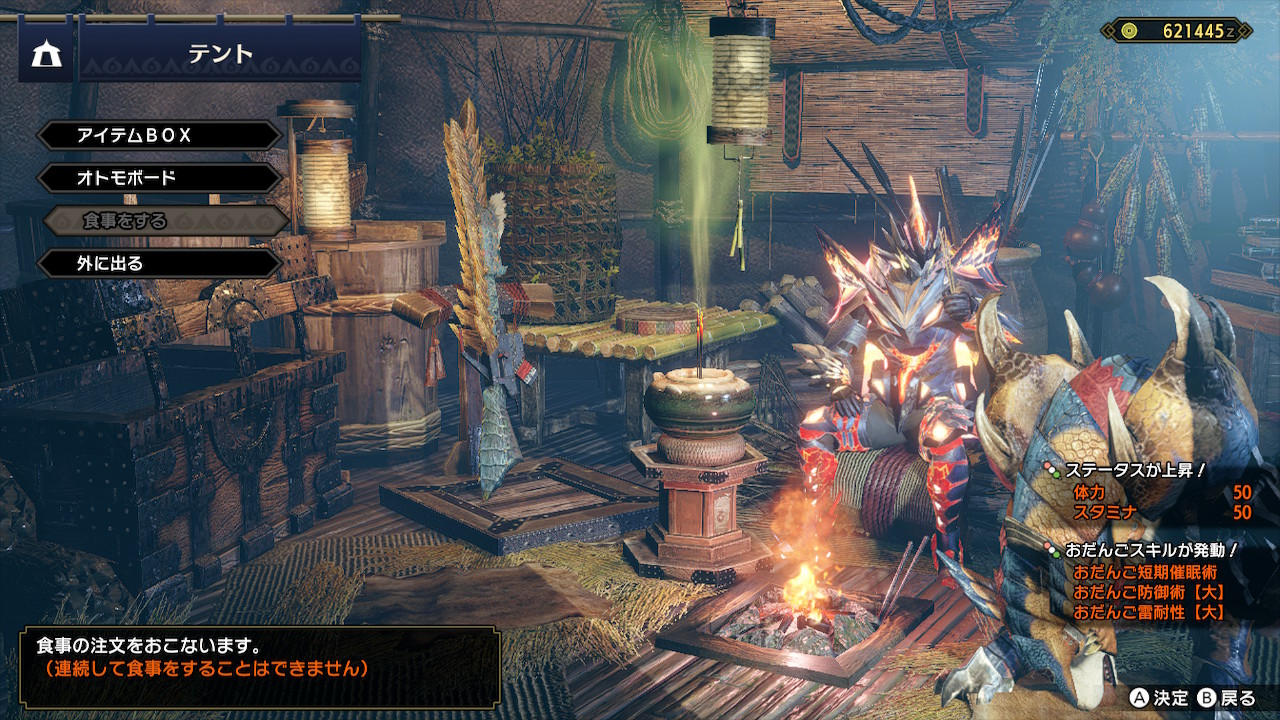Select 外に出る to leave the tent
Viewport: 1280px width, 720px height.
click(160, 264)
